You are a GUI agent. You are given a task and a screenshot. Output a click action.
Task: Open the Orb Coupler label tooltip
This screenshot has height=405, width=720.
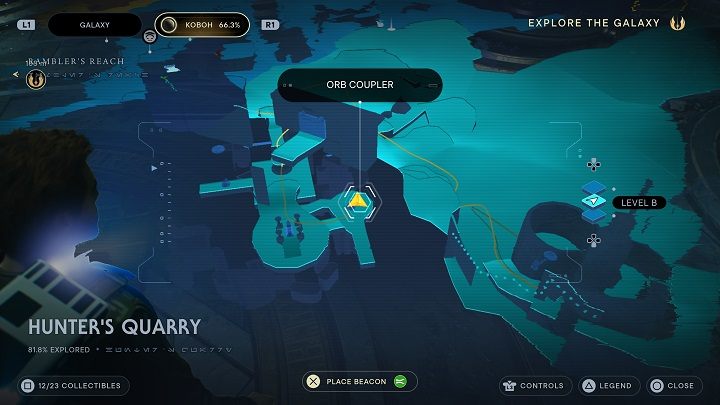360,85
